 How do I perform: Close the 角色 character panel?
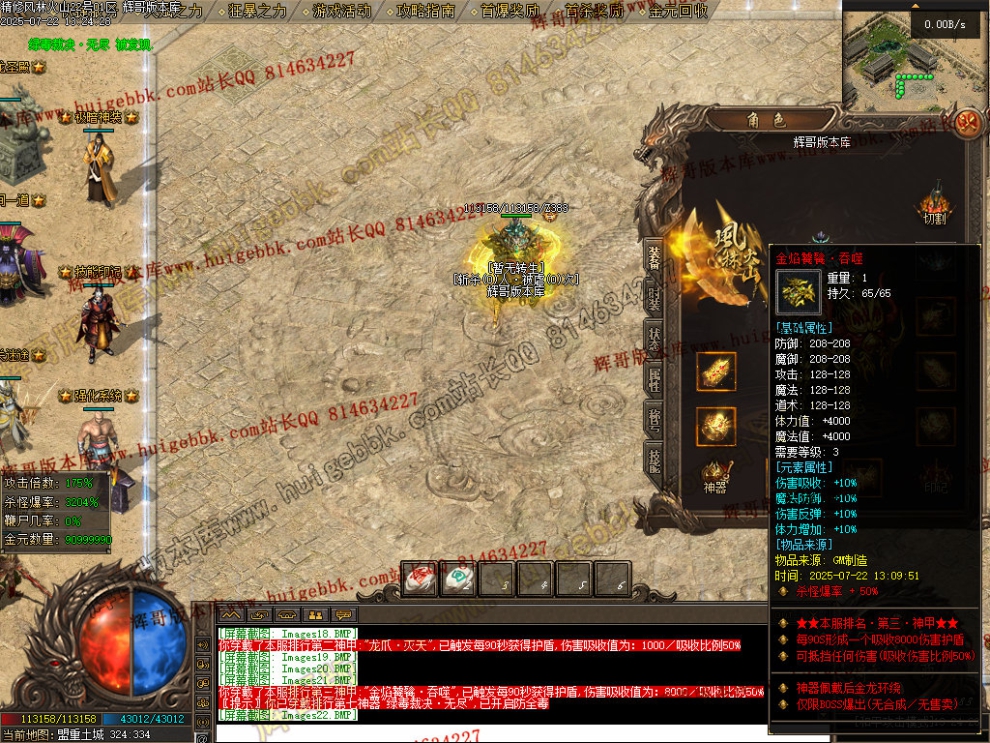(966, 123)
